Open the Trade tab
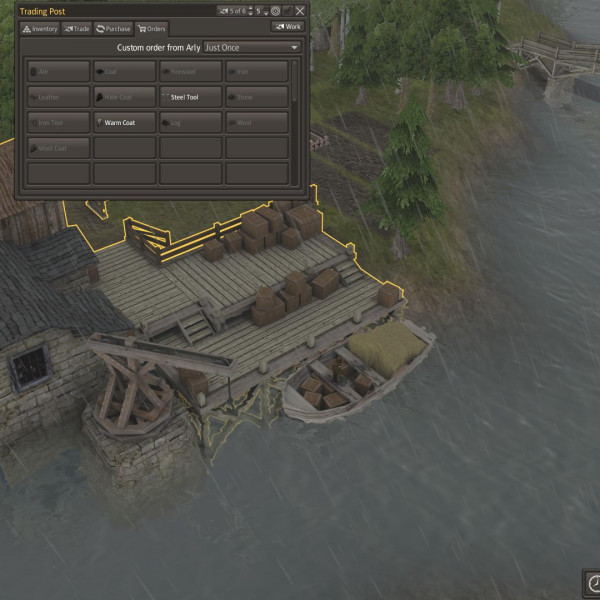 point(77,28)
